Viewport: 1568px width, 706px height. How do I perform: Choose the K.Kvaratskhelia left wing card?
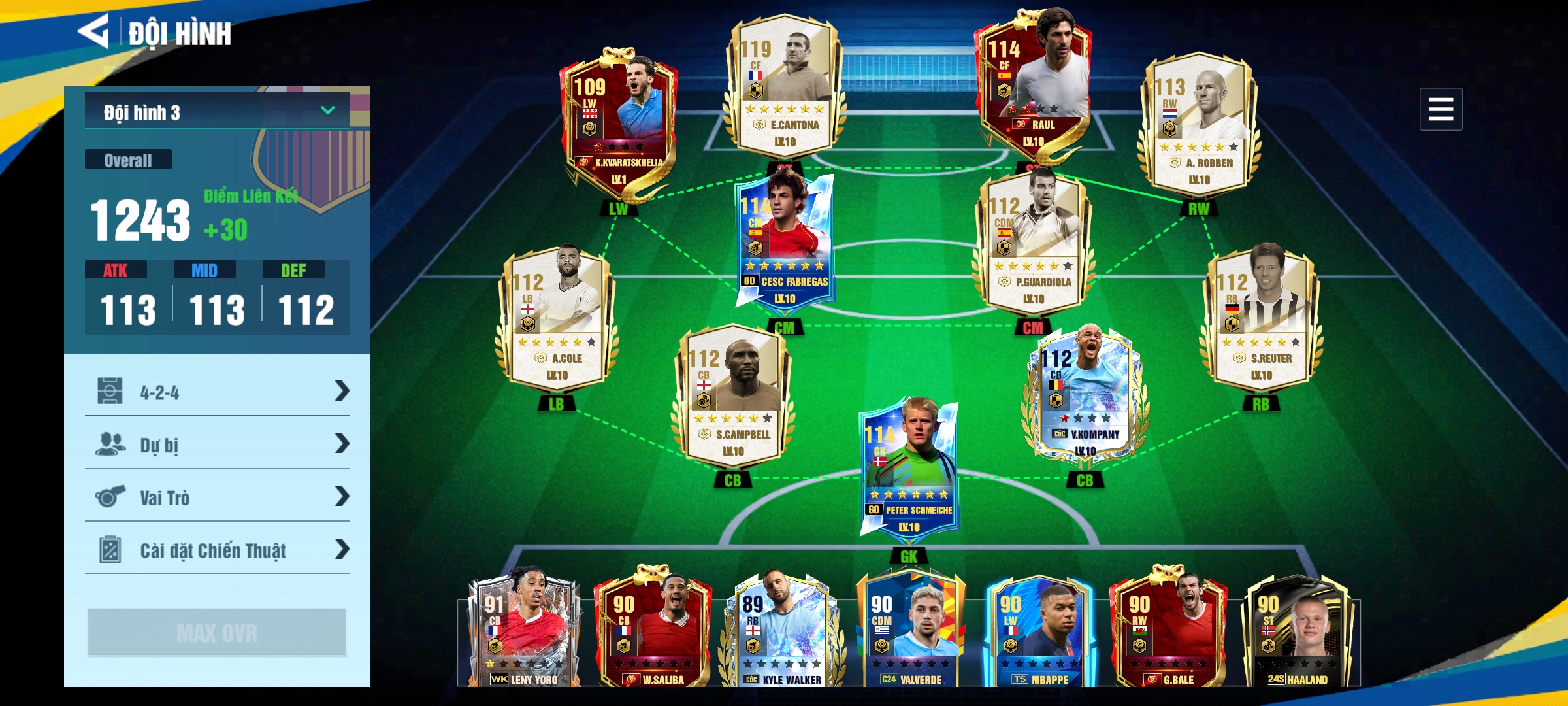pyautogui.click(x=617, y=124)
